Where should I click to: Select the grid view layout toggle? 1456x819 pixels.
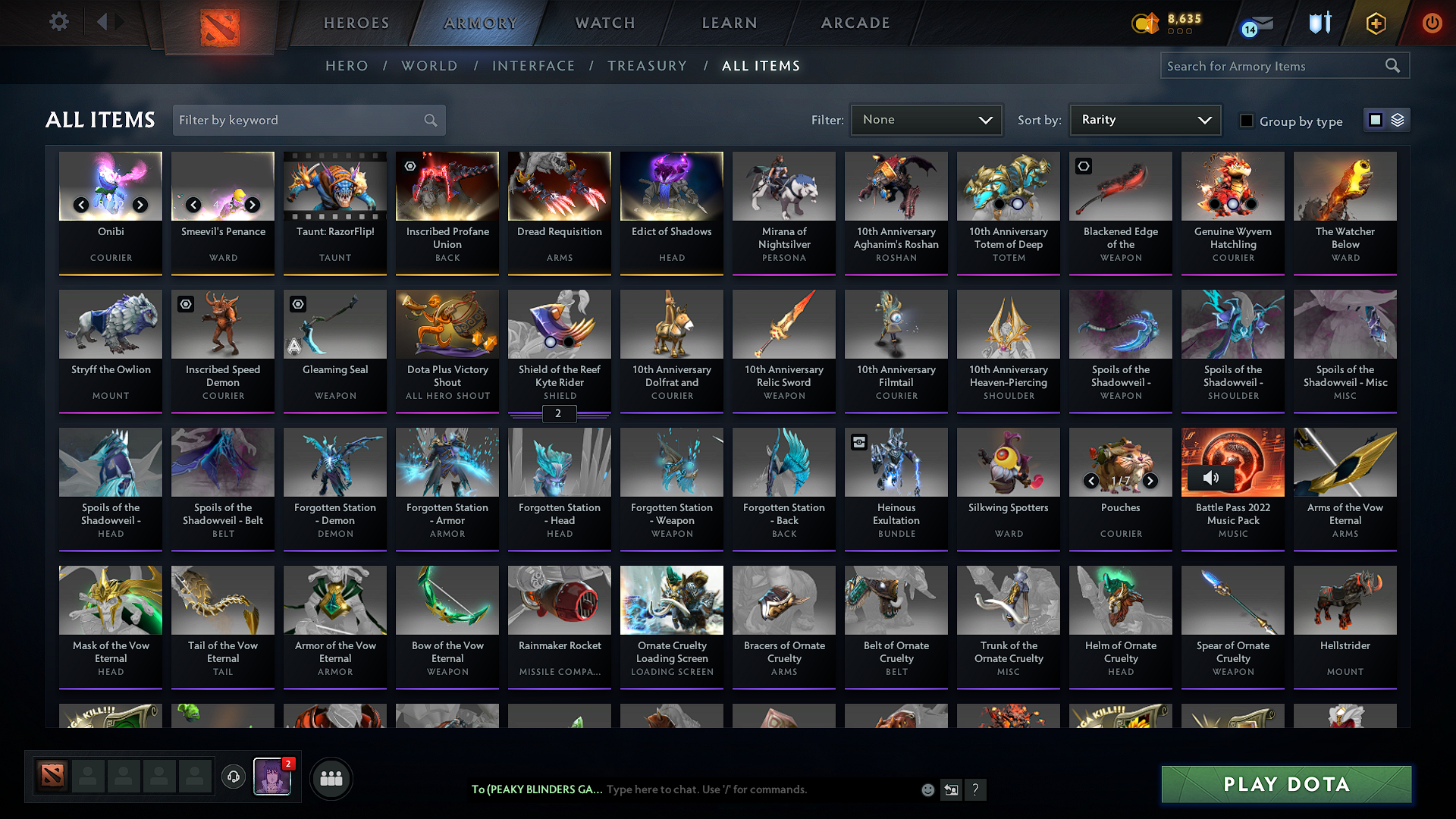click(x=1376, y=120)
